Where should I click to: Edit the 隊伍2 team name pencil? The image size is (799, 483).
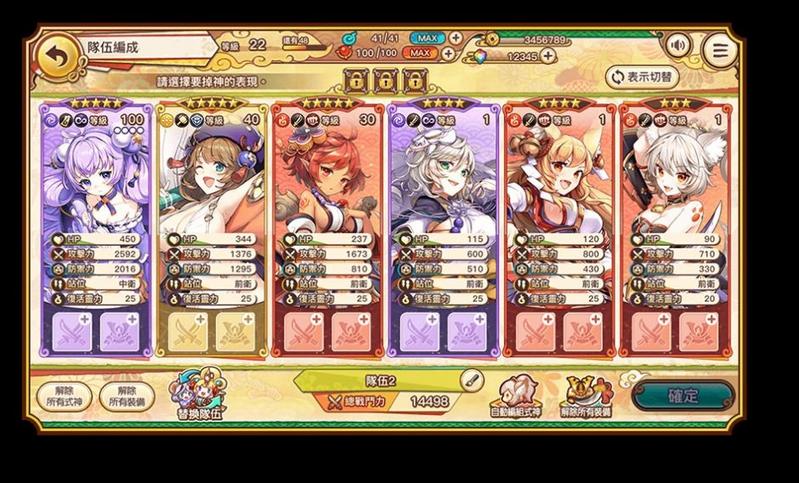[x=472, y=380]
